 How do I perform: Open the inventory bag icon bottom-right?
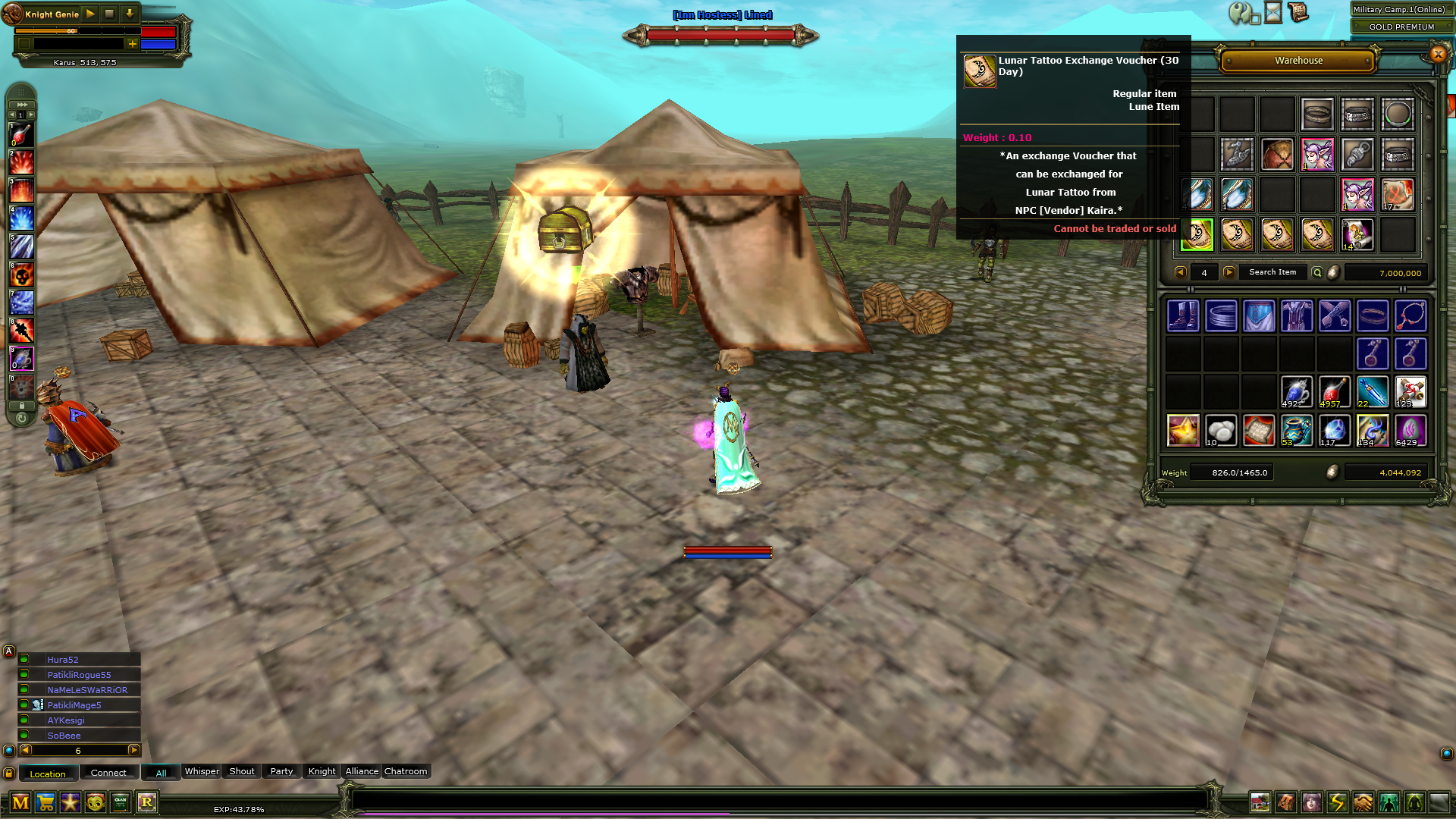point(1286,802)
